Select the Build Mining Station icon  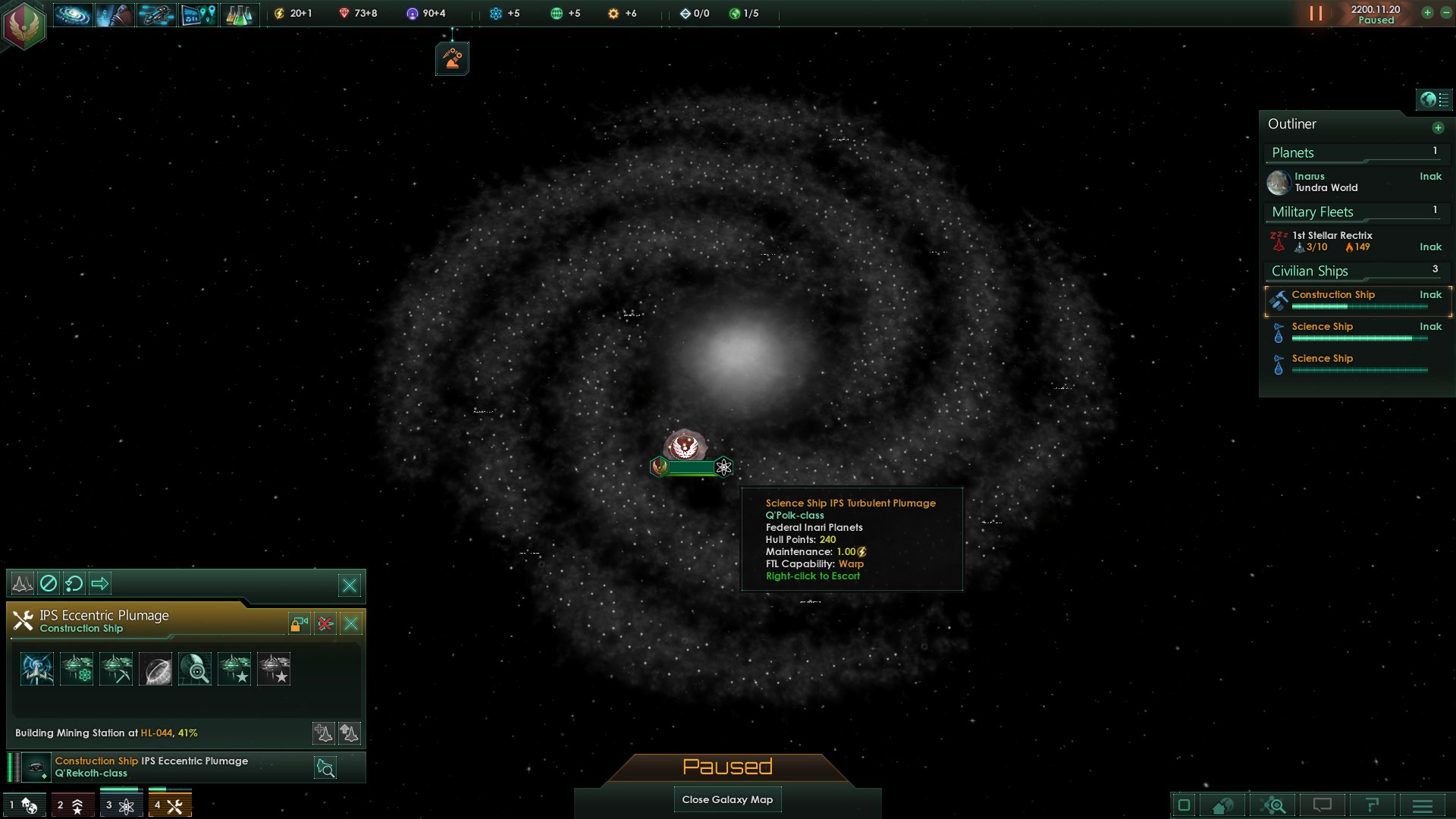pyautogui.click(x=117, y=668)
